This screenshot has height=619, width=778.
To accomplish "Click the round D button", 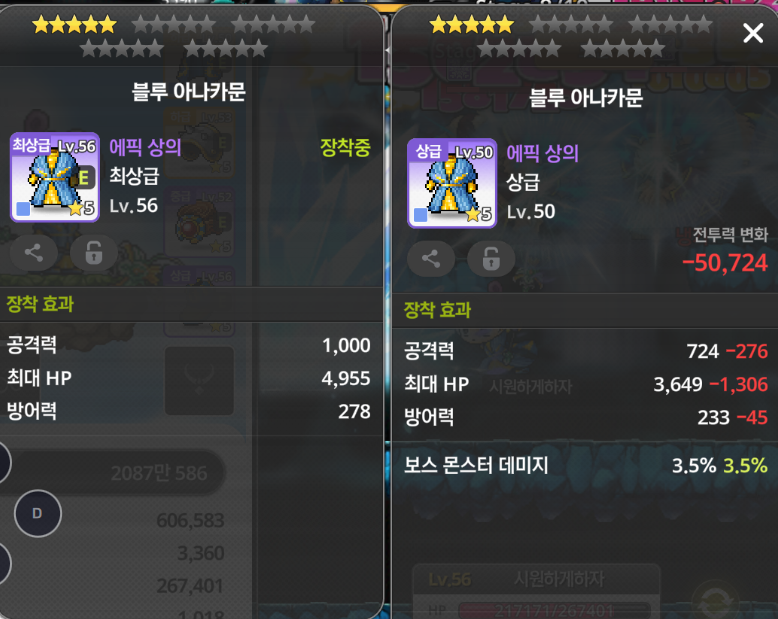I will (x=38, y=514).
